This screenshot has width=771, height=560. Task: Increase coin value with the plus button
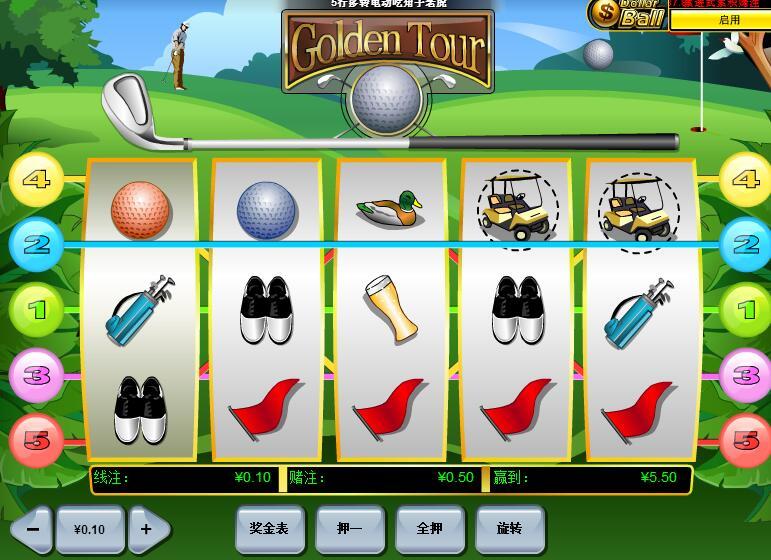[x=147, y=528]
